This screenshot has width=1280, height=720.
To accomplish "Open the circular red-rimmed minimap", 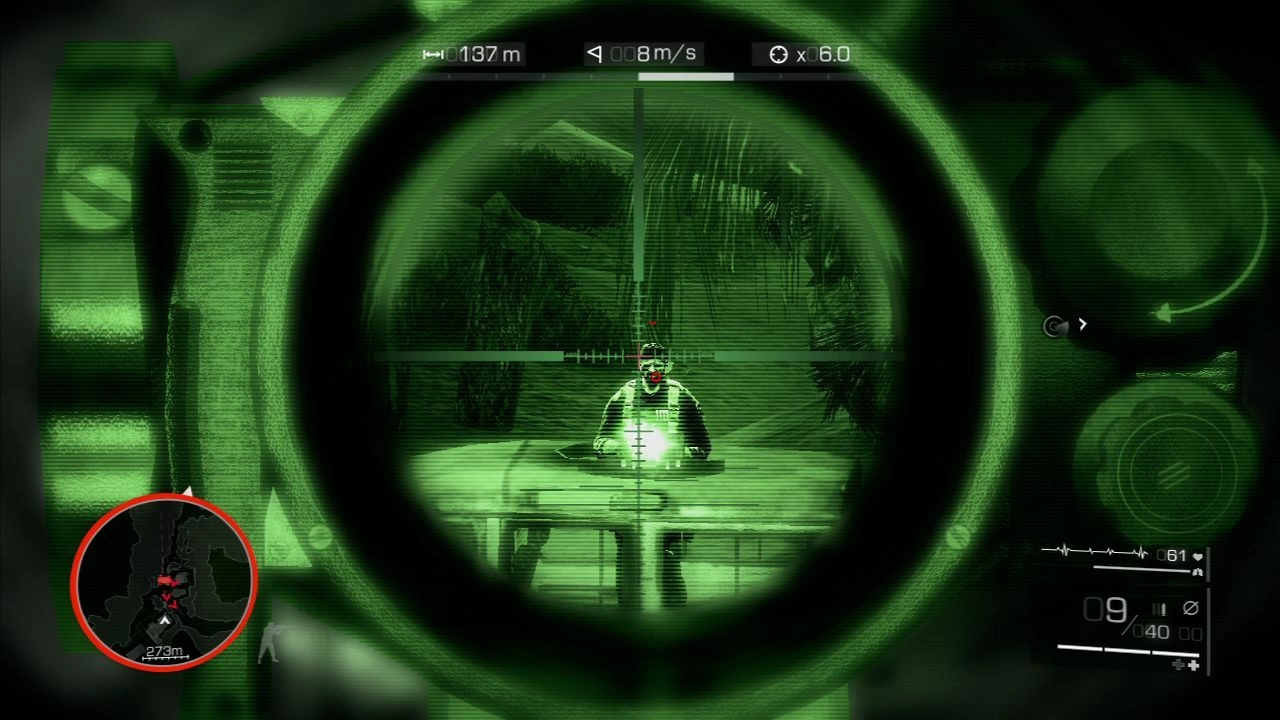I will 164,582.
